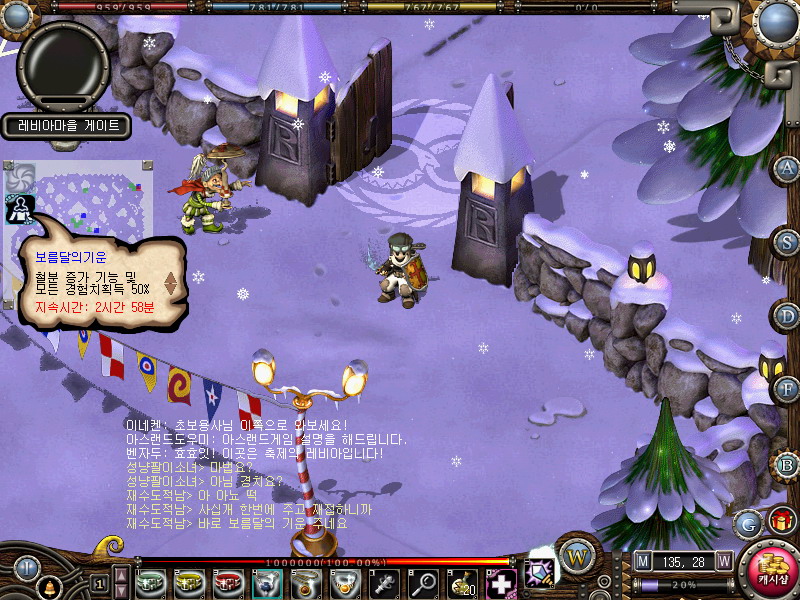The image size is (800, 600).
Task: Click the round D side button
Action: pos(788,316)
